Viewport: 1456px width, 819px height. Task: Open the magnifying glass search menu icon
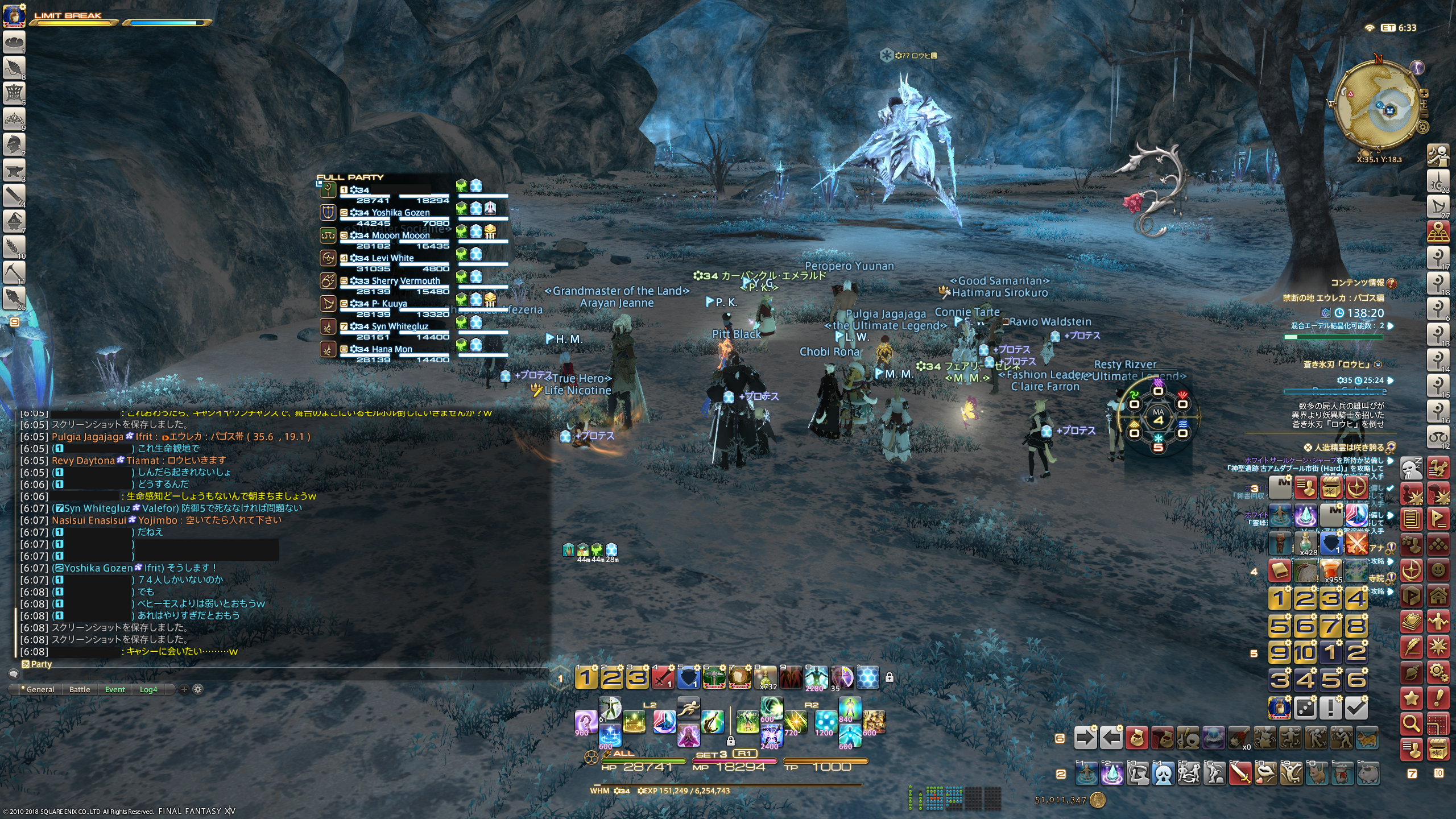[1412, 723]
